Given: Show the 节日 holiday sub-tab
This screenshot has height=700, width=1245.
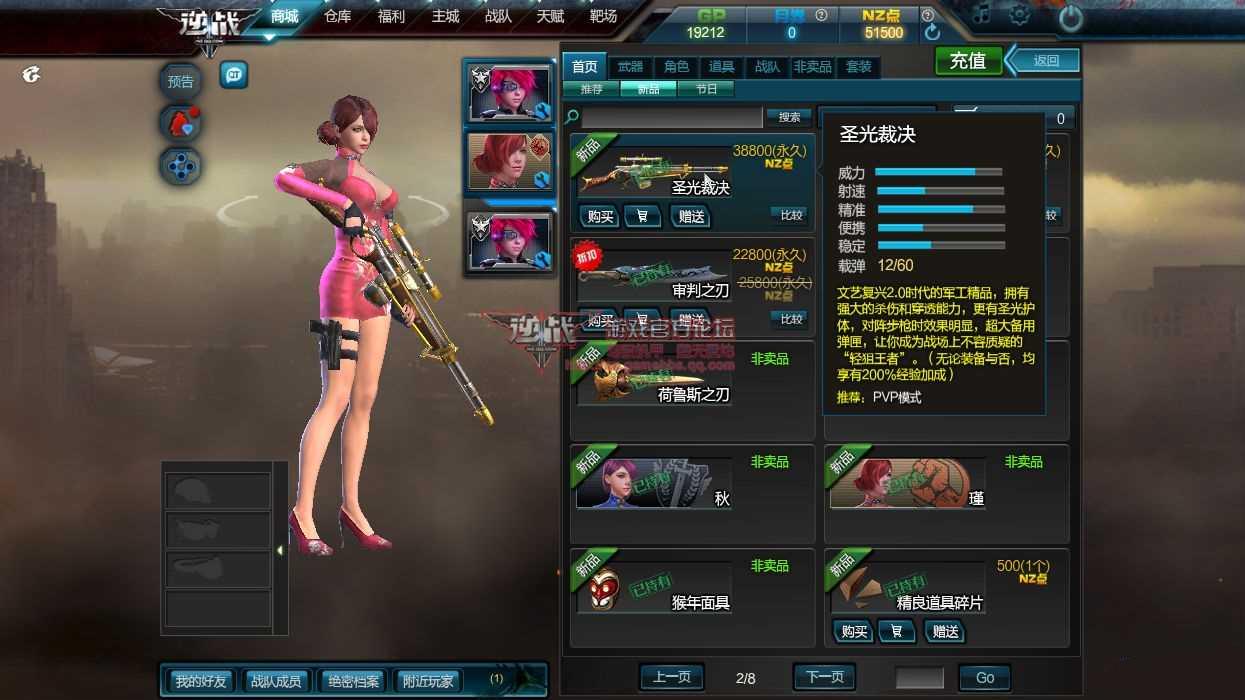Looking at the screenshot, I should click(x=705, y=89).
